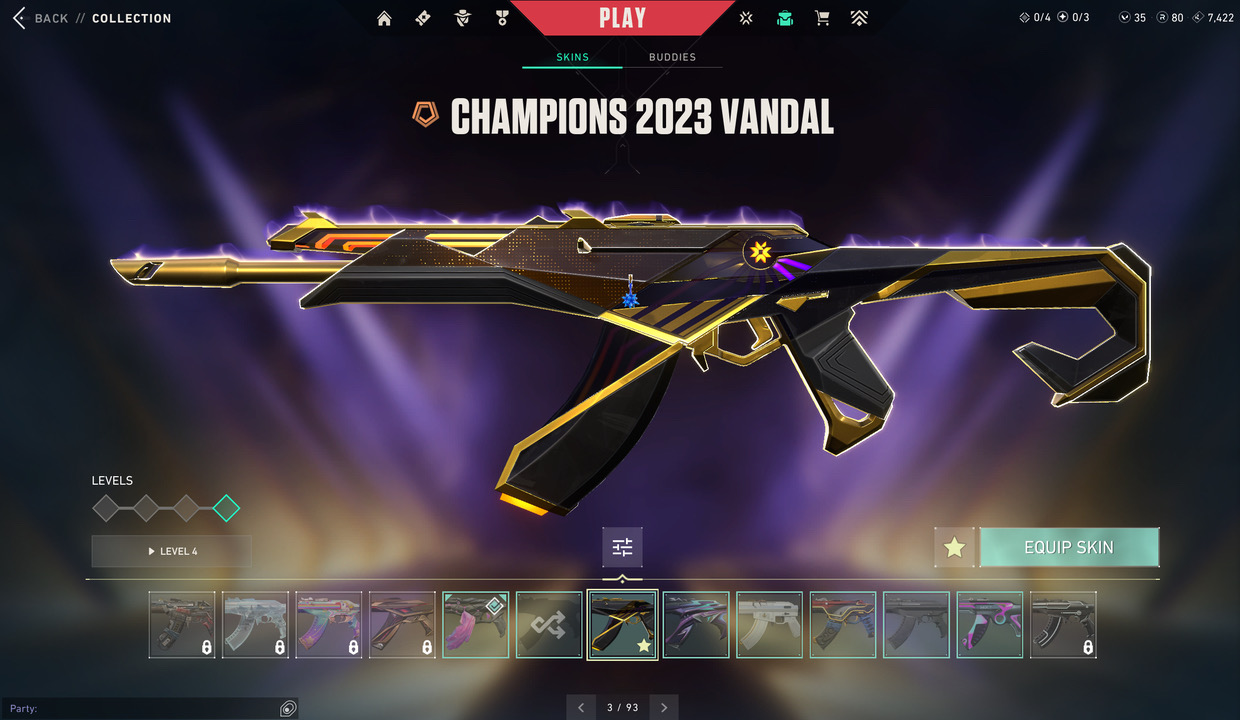Click the party chat icon
This screenshot has height=720, width=1240.
(x=288, y=708)
